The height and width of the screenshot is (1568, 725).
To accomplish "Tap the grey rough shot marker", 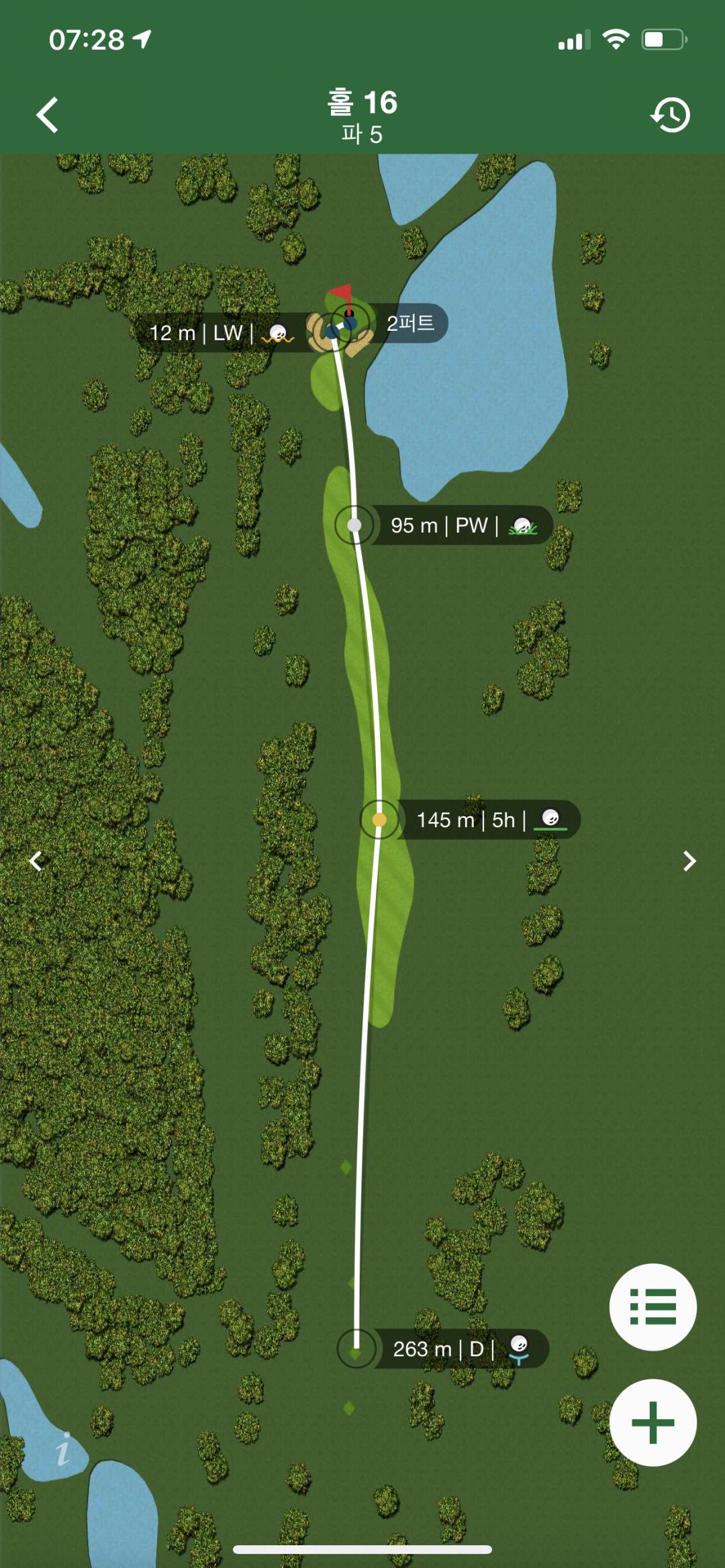I will tap(354, 525).
